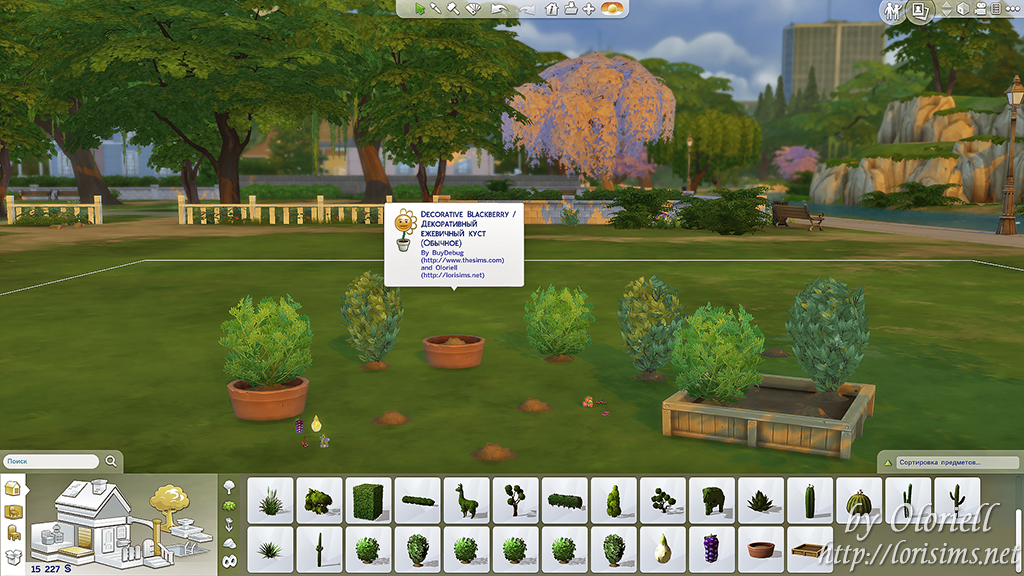Select the round barrel cactus item
This screenshot has height=576, width=1024.
[859, 500]
